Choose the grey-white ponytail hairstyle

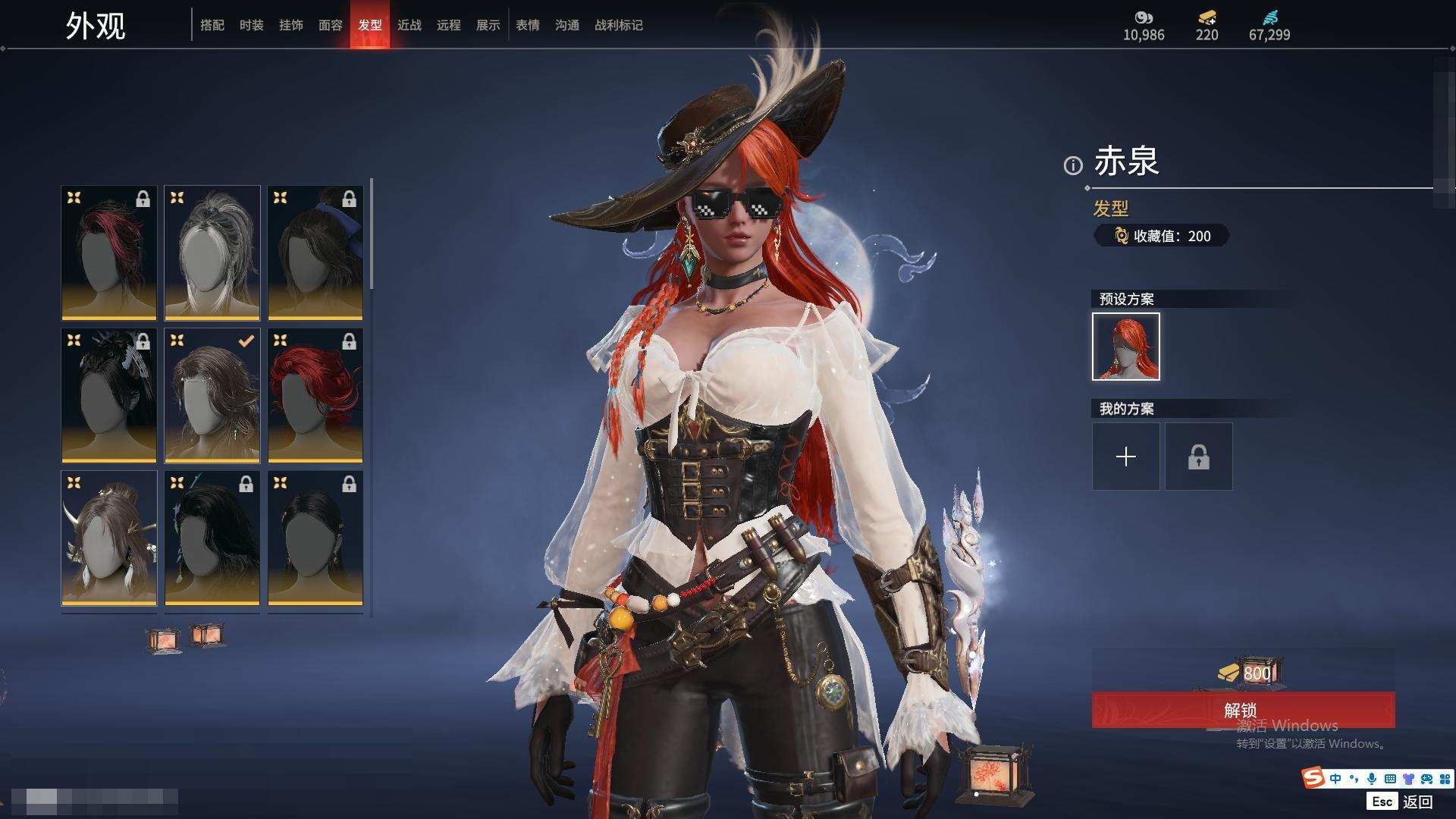(212, 253)
